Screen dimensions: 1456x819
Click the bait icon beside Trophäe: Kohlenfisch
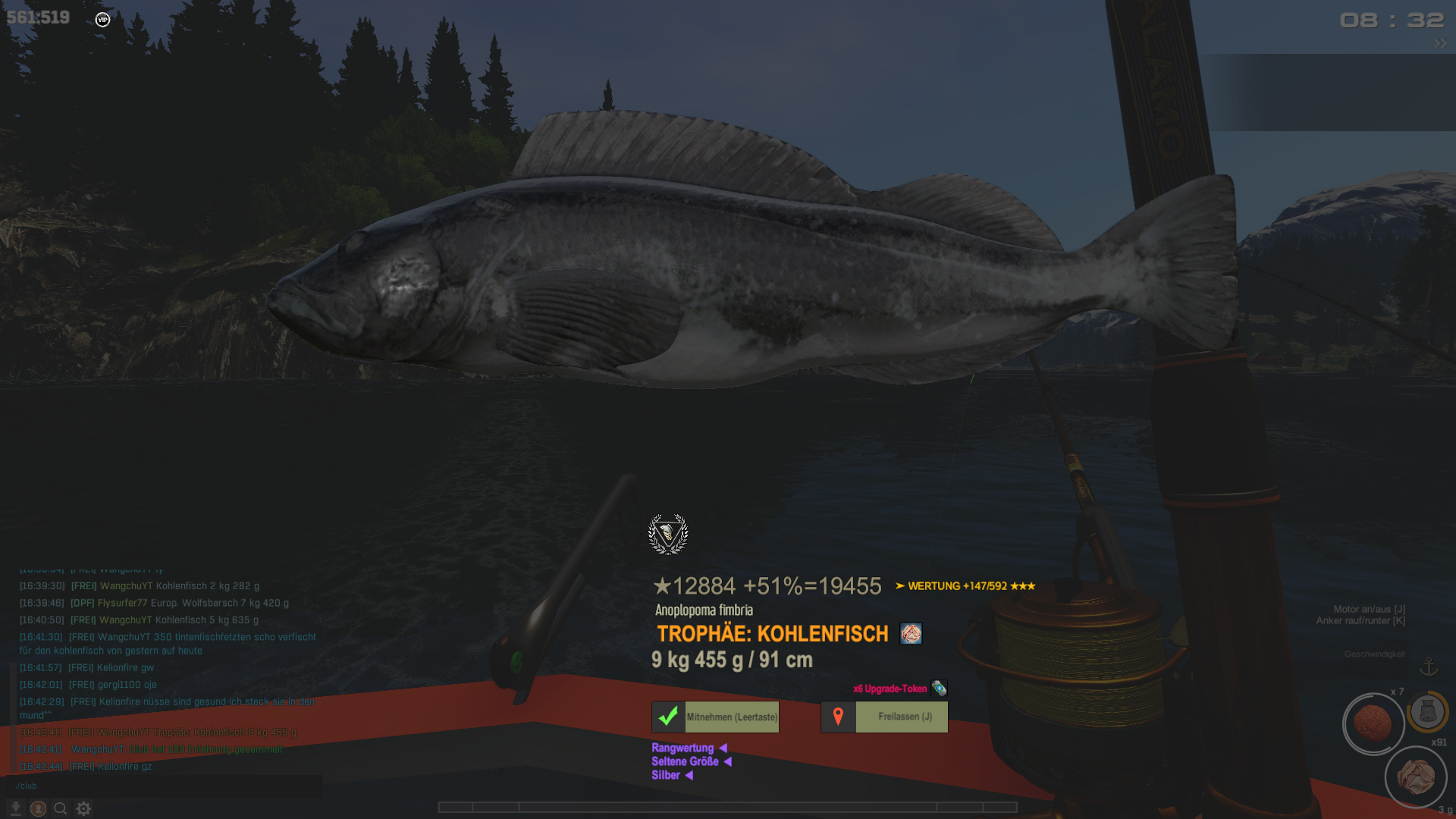pos(911,633)
